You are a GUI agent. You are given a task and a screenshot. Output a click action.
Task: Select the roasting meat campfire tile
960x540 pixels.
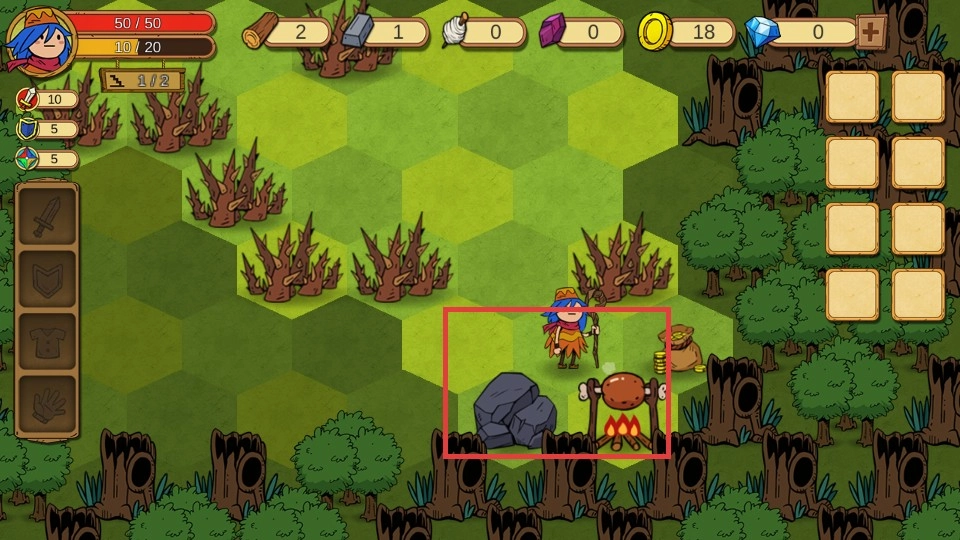pos(625,410)
